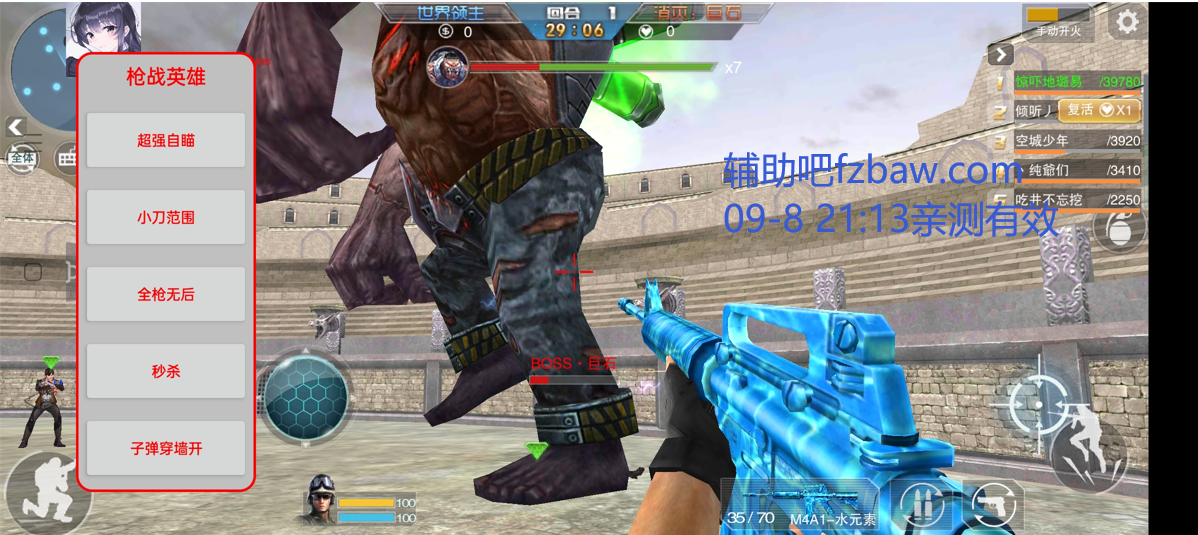Activate the crosshair aim button
Image resolution: width=1198 pixels, height=535 pixels.
point(1036,403)
